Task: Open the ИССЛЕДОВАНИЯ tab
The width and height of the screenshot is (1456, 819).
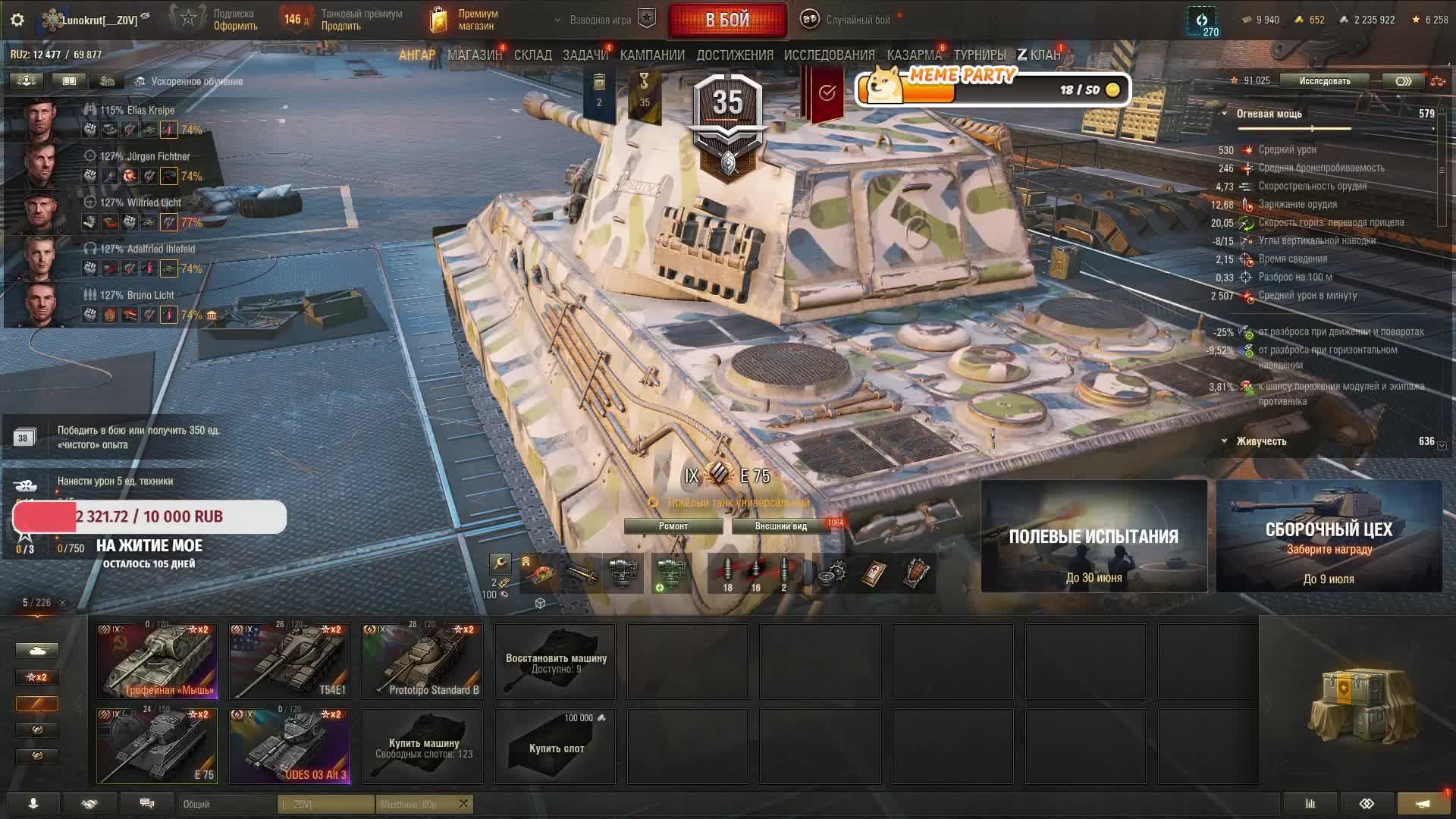Action: click(829, 55)
